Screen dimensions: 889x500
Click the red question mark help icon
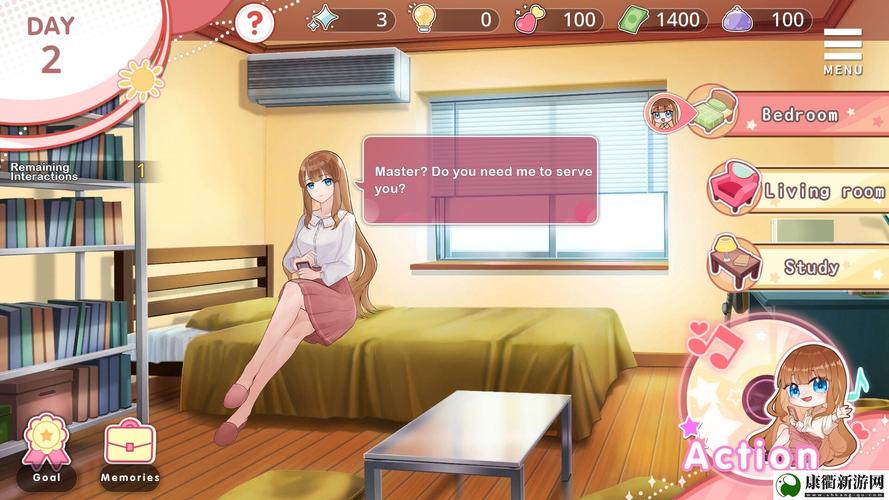tap(254, 21)
